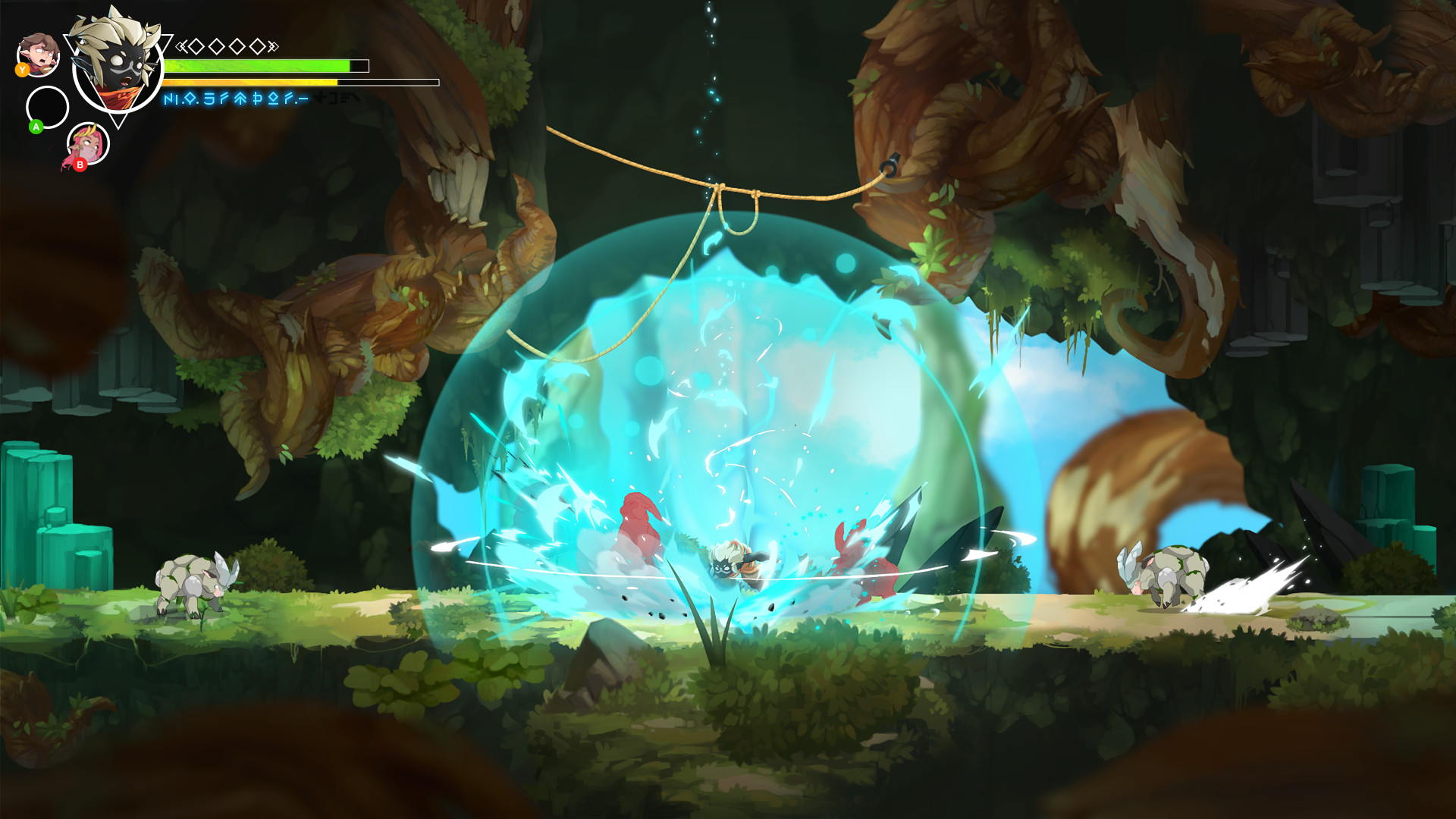The width and height of the screenshot is (1456, 819).
Task: Click the first diamond in the combo gauge
Action: pyautogui.click(x=196, y=47)
